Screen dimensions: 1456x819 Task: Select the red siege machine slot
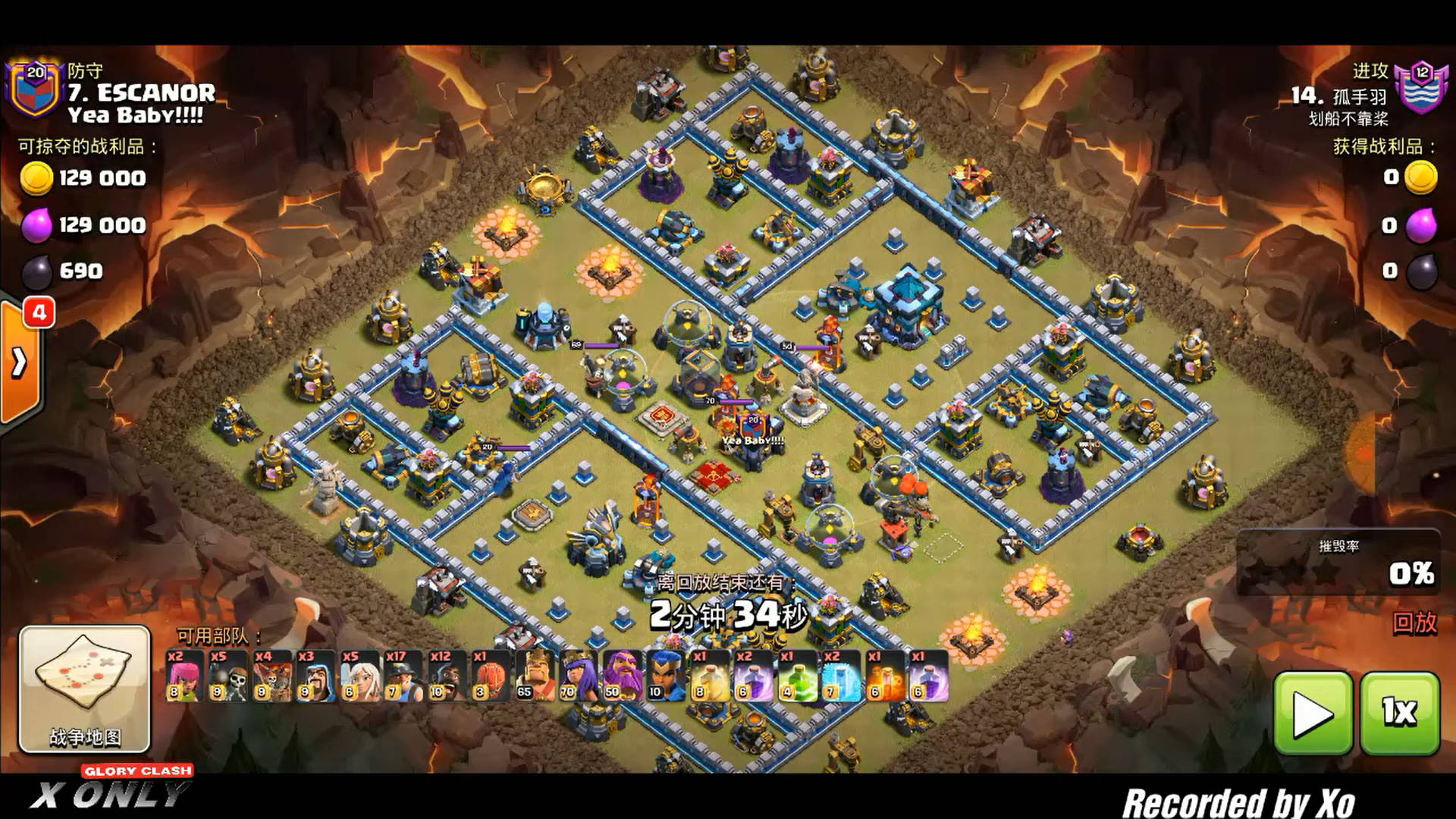pos(491,675)
